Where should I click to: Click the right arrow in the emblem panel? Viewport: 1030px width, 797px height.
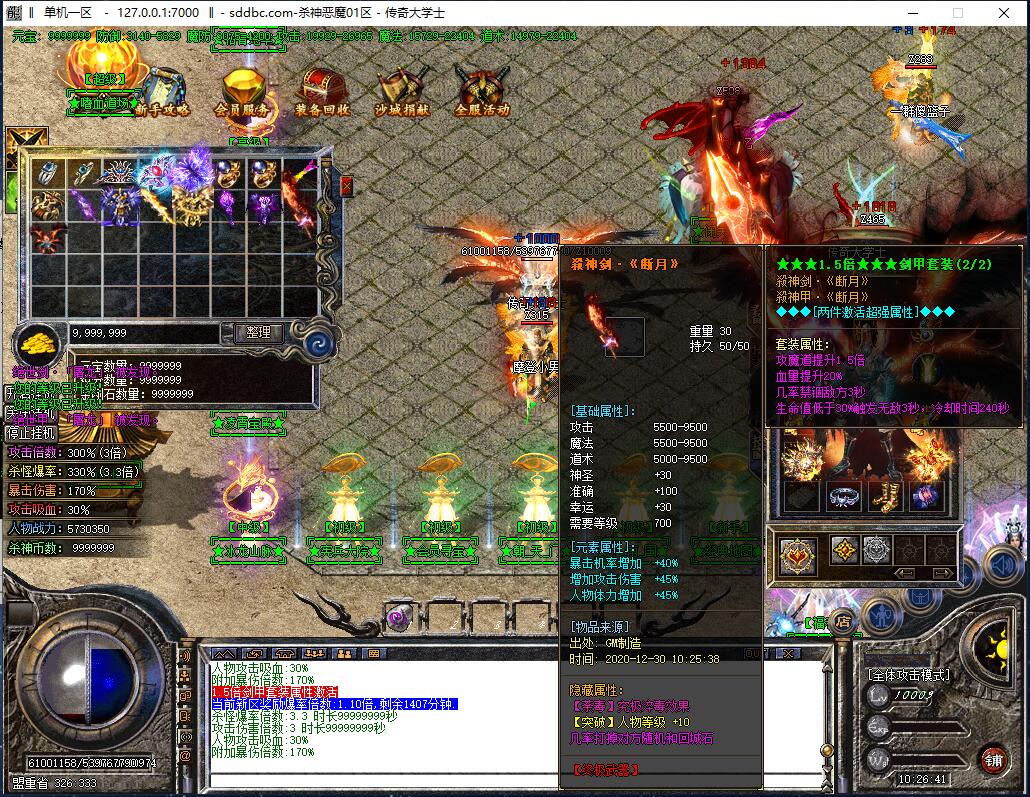944,573
